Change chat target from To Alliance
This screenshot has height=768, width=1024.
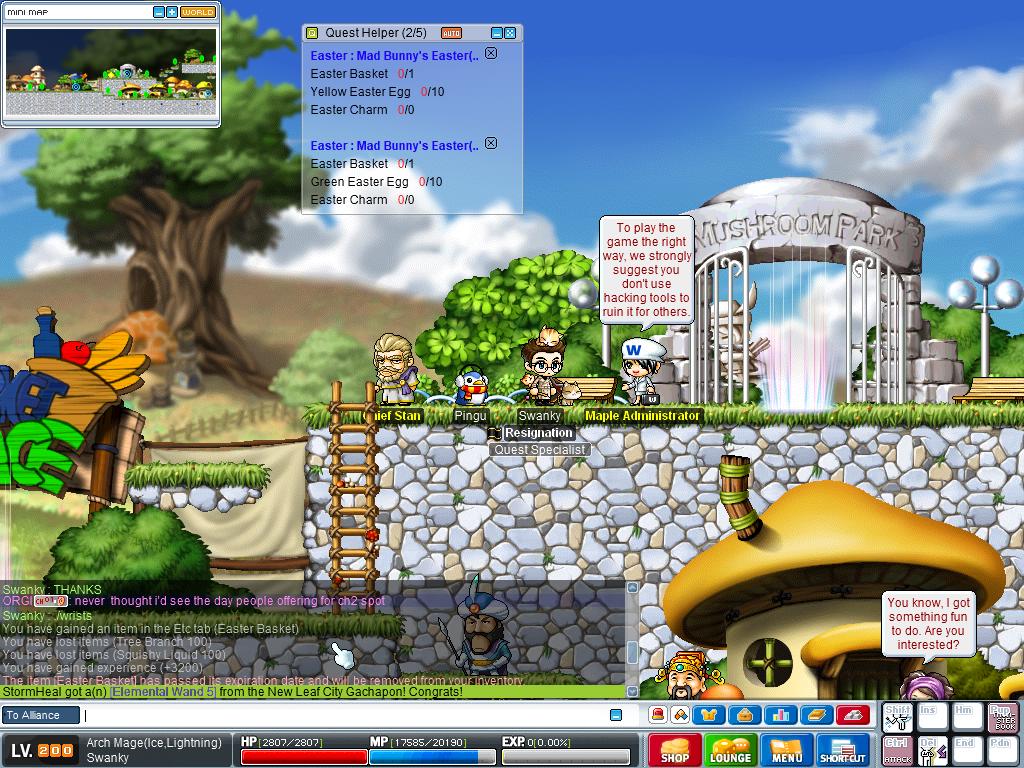39,715
